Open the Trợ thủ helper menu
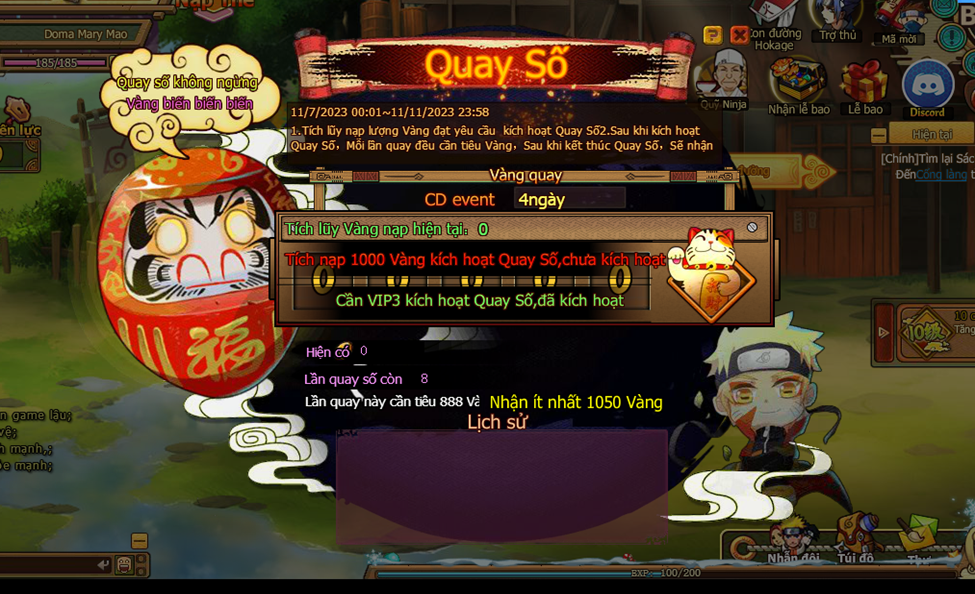The height and width of the screenshot is (594, 975). 837,18
